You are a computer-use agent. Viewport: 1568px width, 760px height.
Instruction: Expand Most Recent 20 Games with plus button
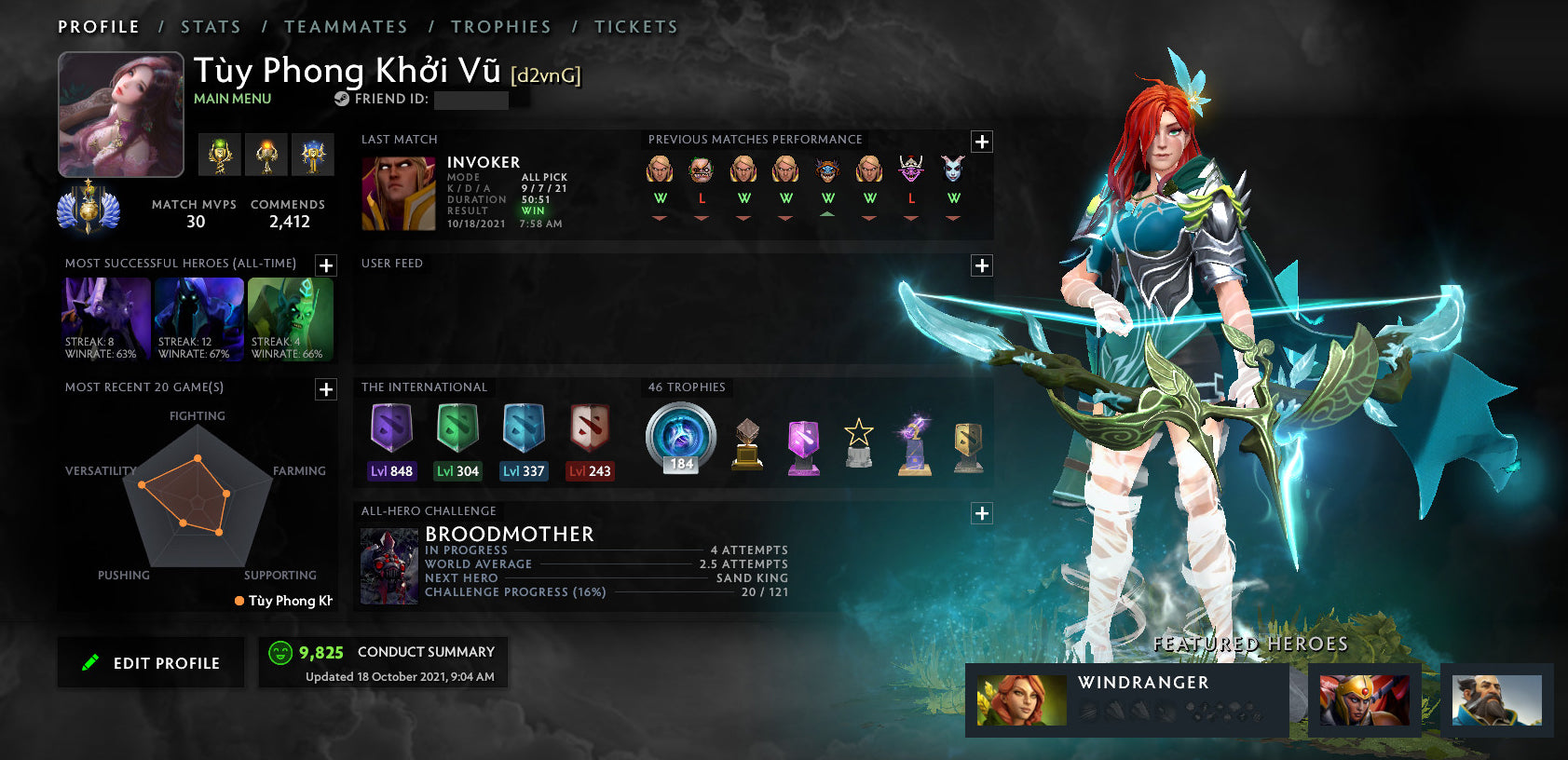tap(324, 389)
